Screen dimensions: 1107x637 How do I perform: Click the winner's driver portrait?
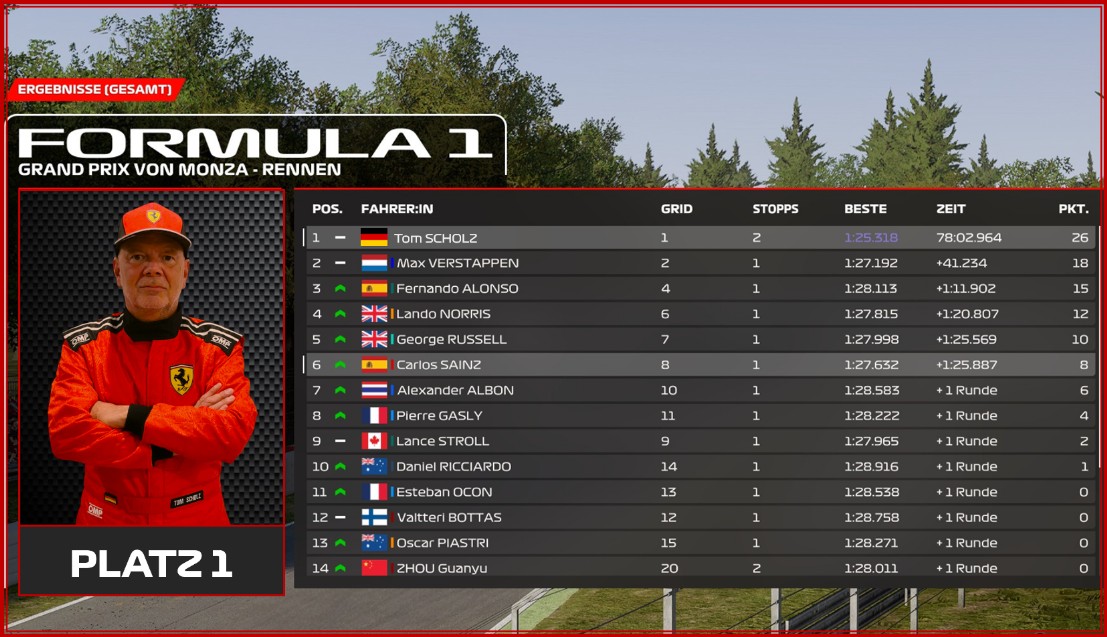(151, 358)
